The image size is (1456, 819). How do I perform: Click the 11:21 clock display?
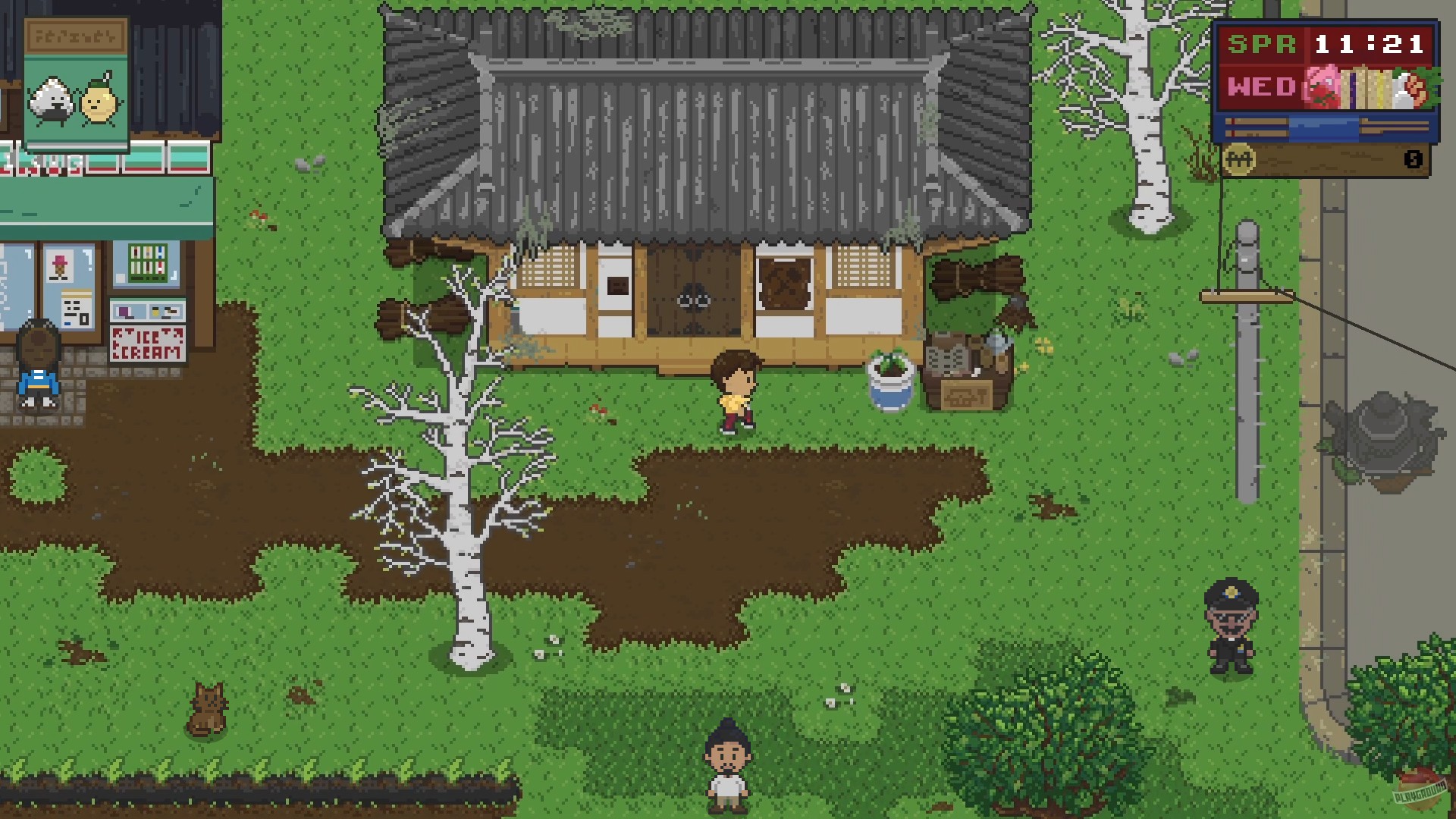(1368, 43)
